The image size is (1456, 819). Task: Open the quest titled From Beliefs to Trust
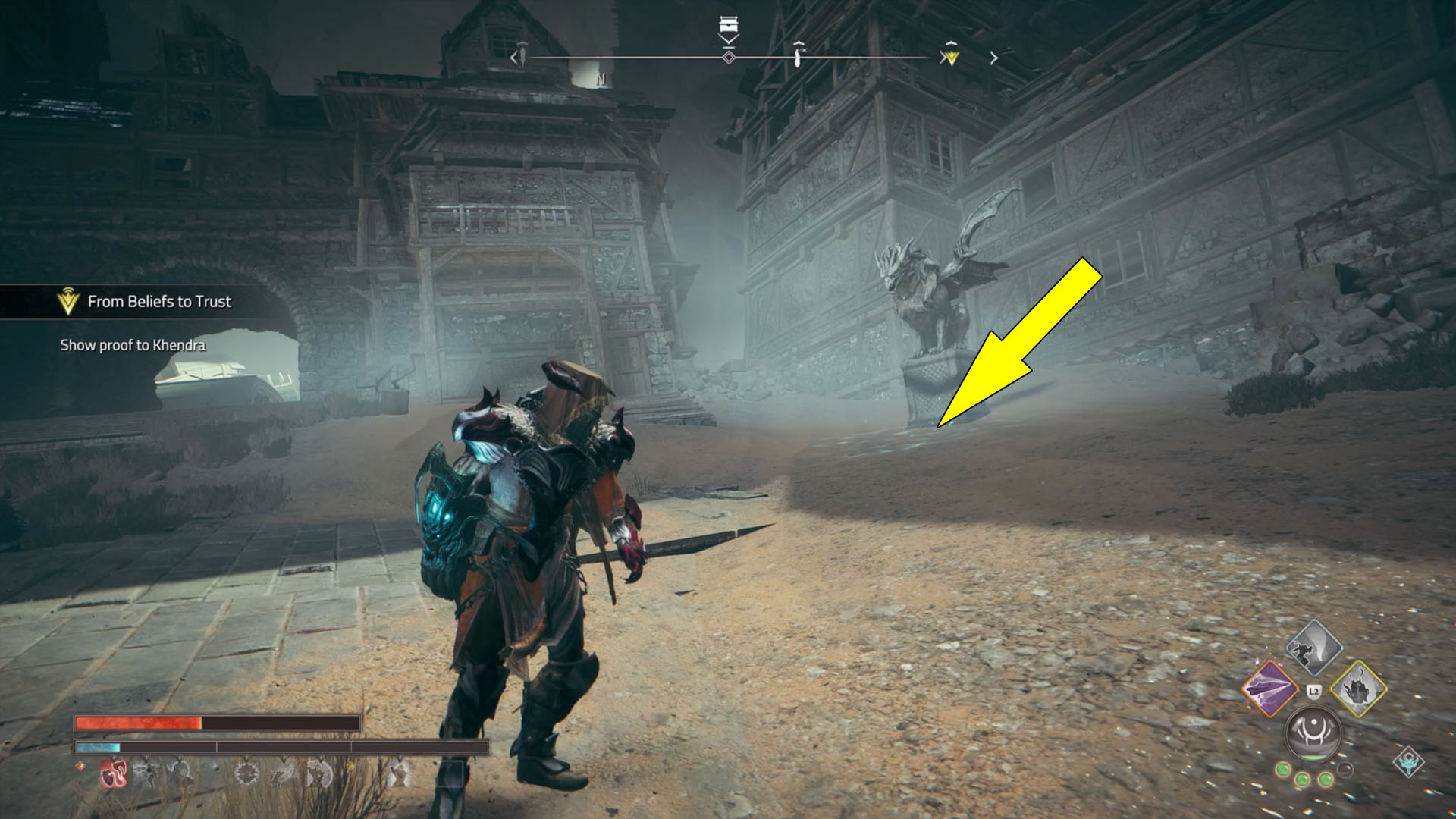[x=159, y=301]
